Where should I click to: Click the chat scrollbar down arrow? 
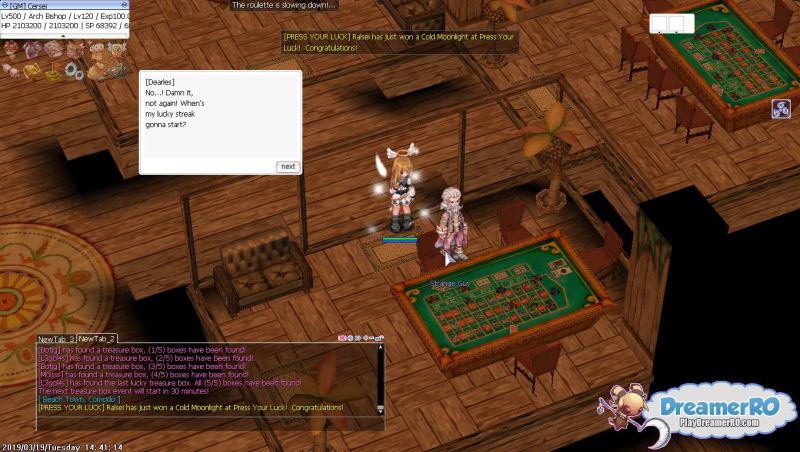381,411
